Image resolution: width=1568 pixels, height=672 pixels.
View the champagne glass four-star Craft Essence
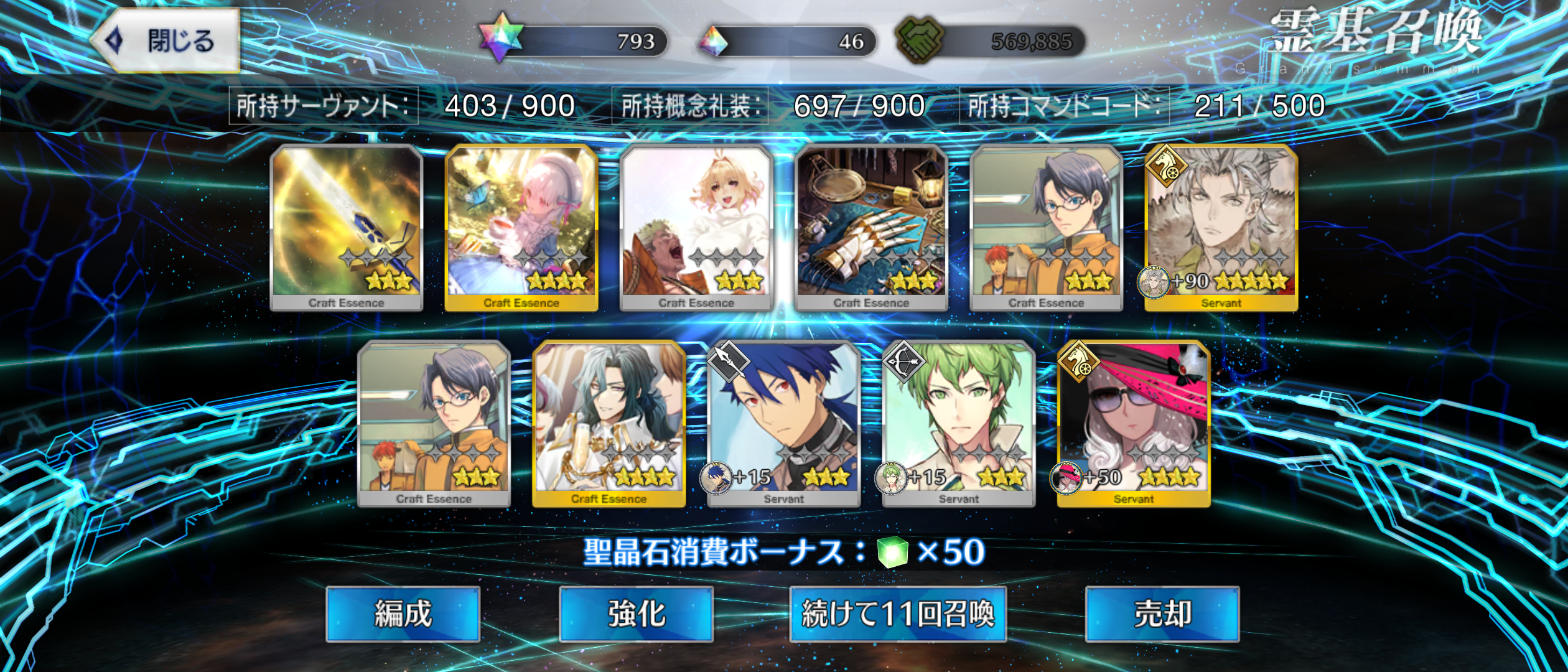(609, 423)
